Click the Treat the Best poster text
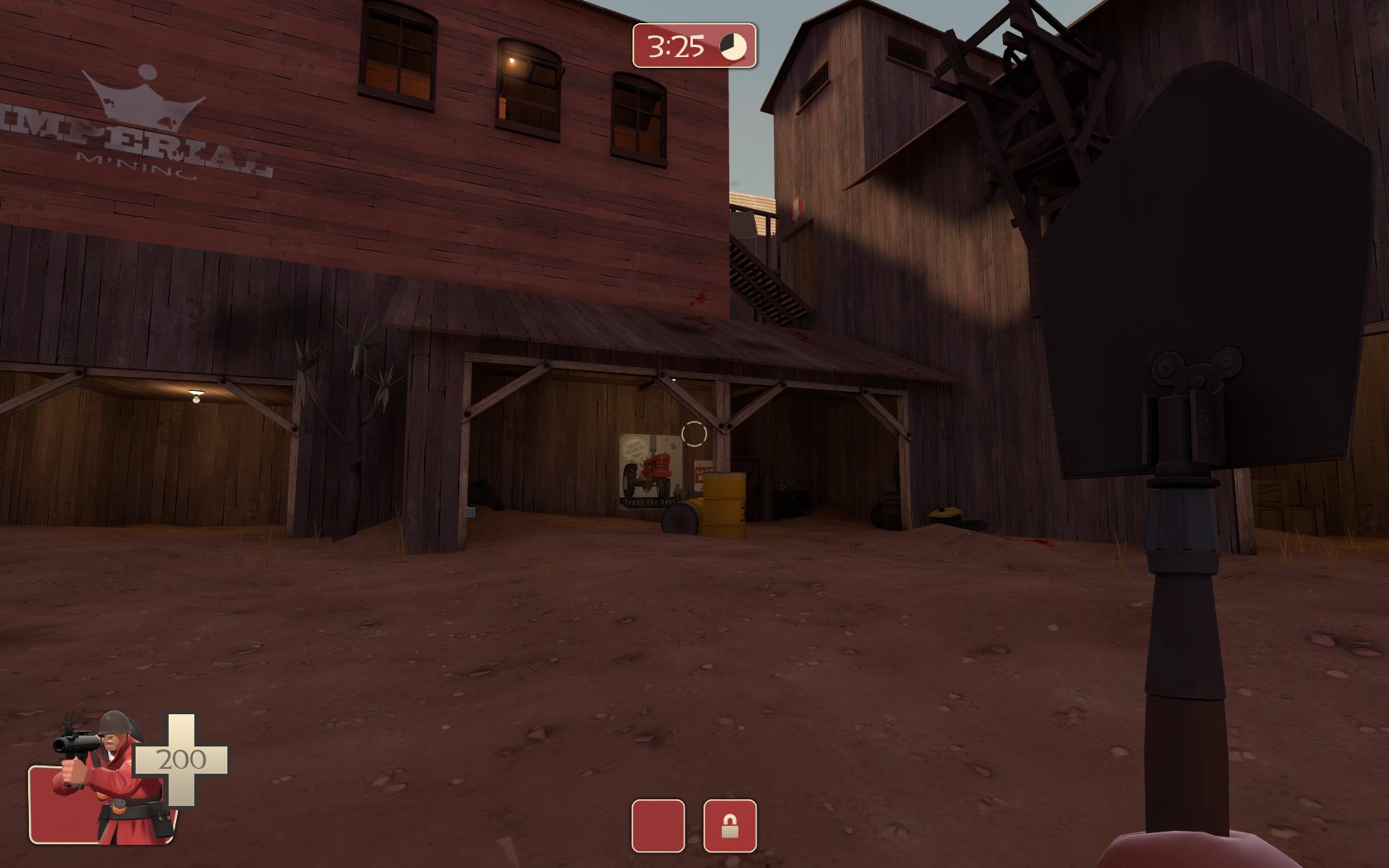The width and height of the screenshot is (1389, 868). (x=648, y=502)
